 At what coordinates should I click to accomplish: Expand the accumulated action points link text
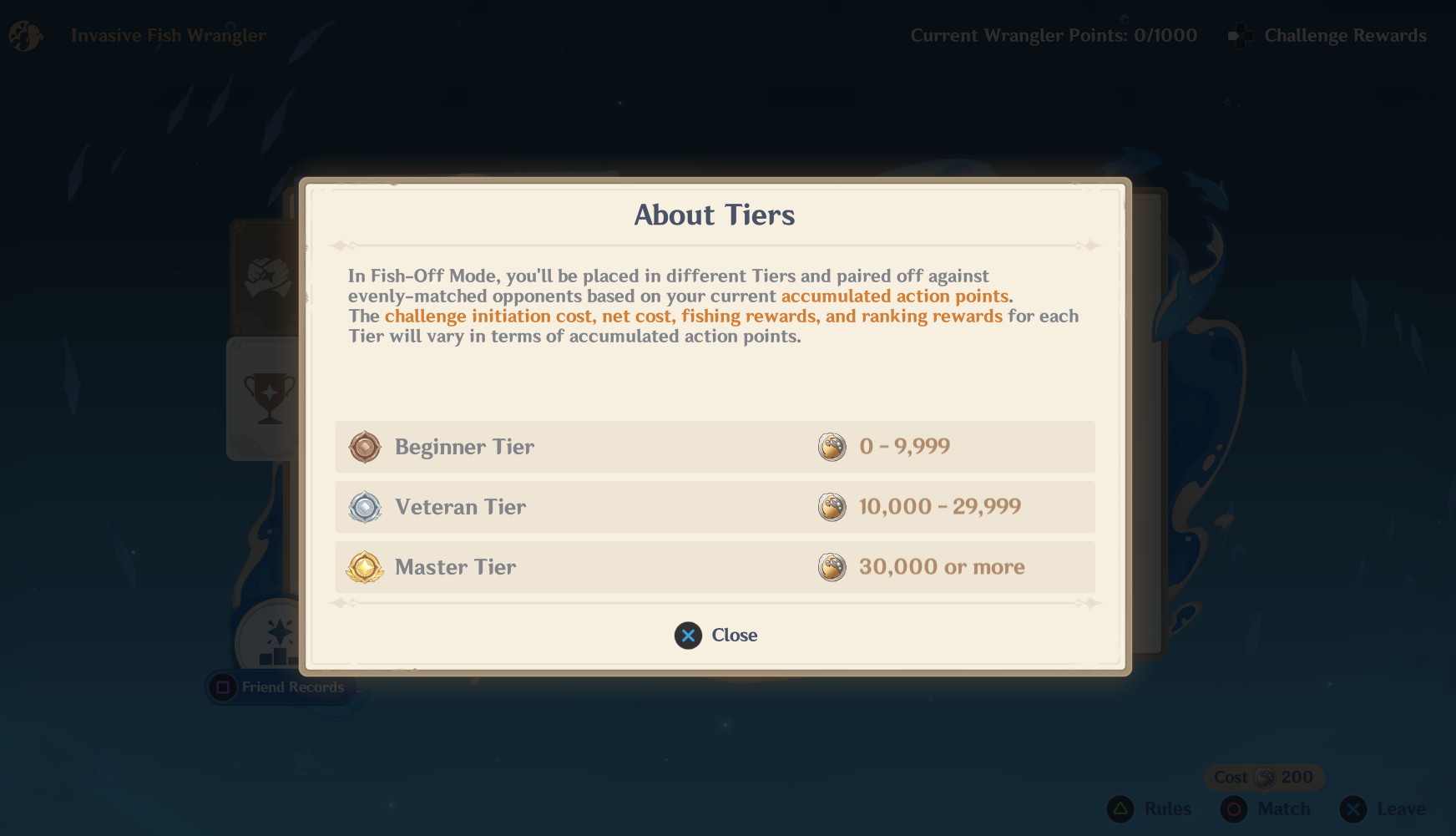click(x=895, y=296)
